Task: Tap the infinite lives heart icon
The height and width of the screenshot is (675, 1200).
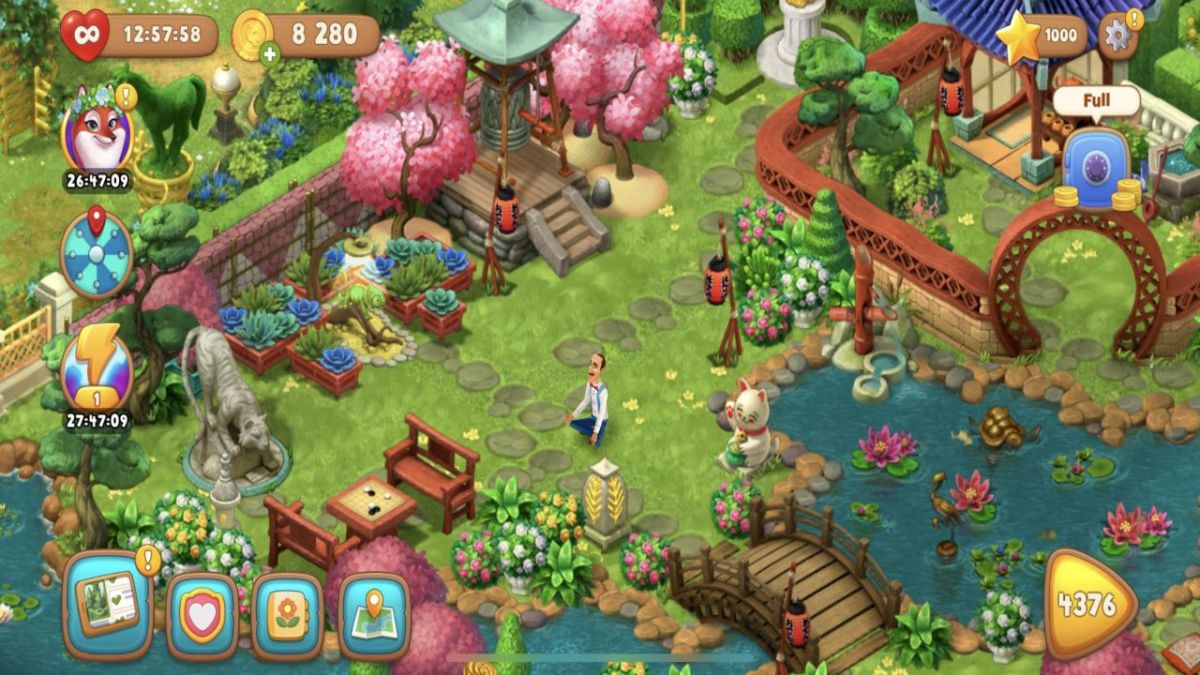Action: pos(85,36)
